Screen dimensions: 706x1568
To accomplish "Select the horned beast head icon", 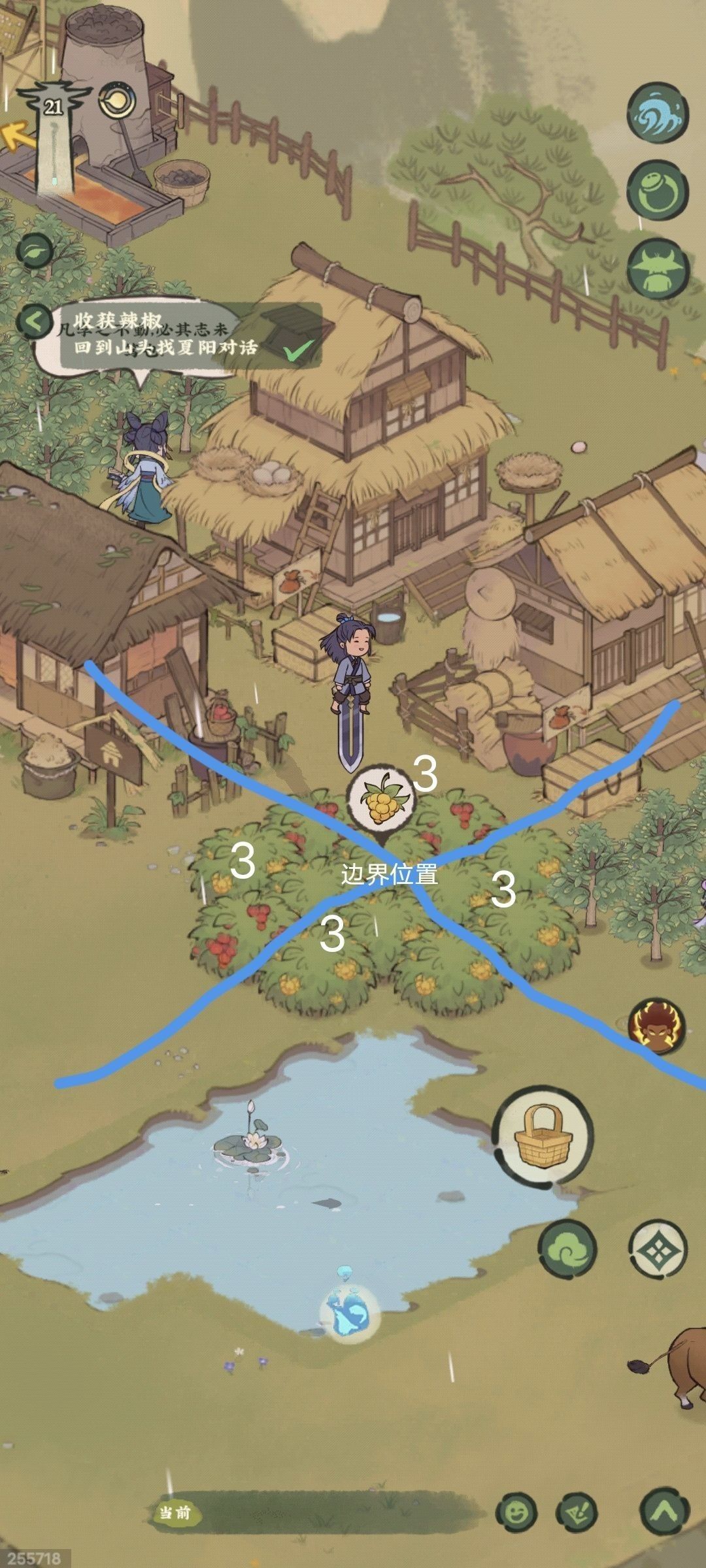I will coord(657,270).
